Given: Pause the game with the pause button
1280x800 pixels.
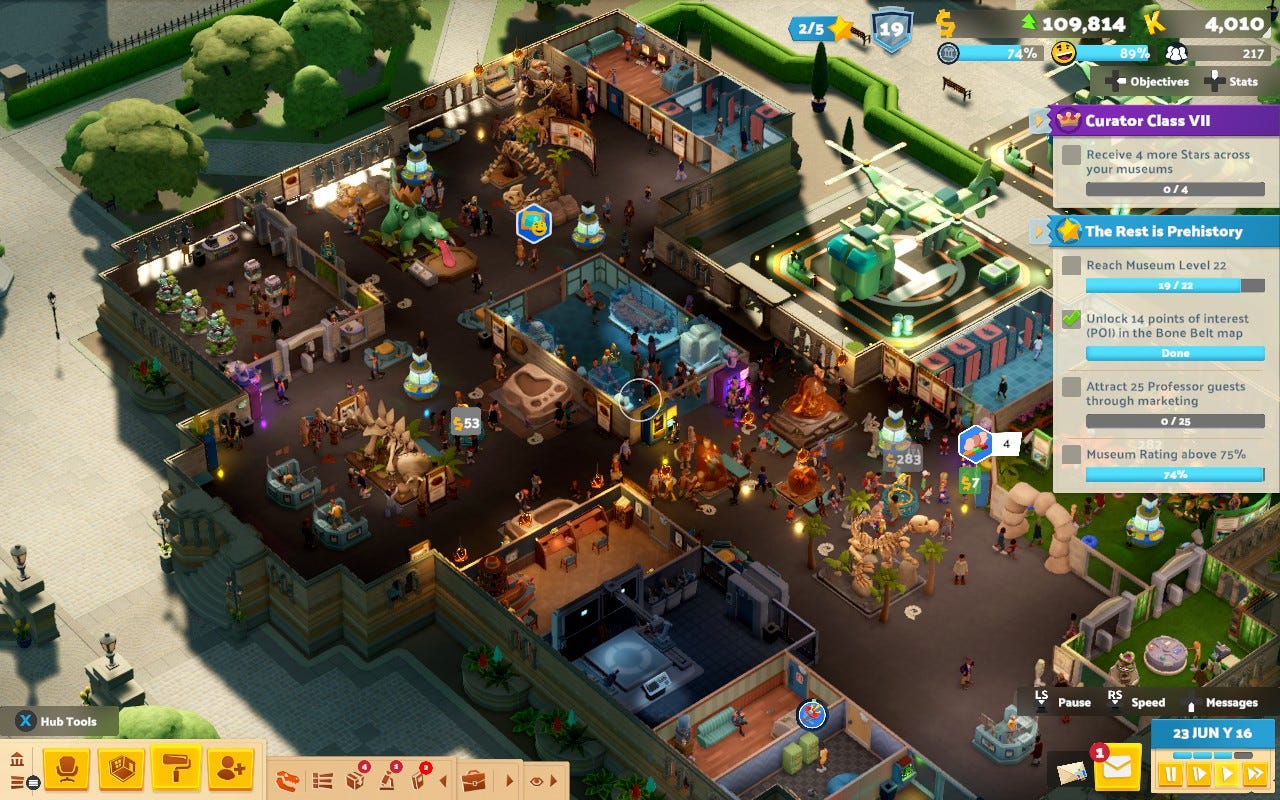Looking at the screenshot, I should [x=1169, y=773].
